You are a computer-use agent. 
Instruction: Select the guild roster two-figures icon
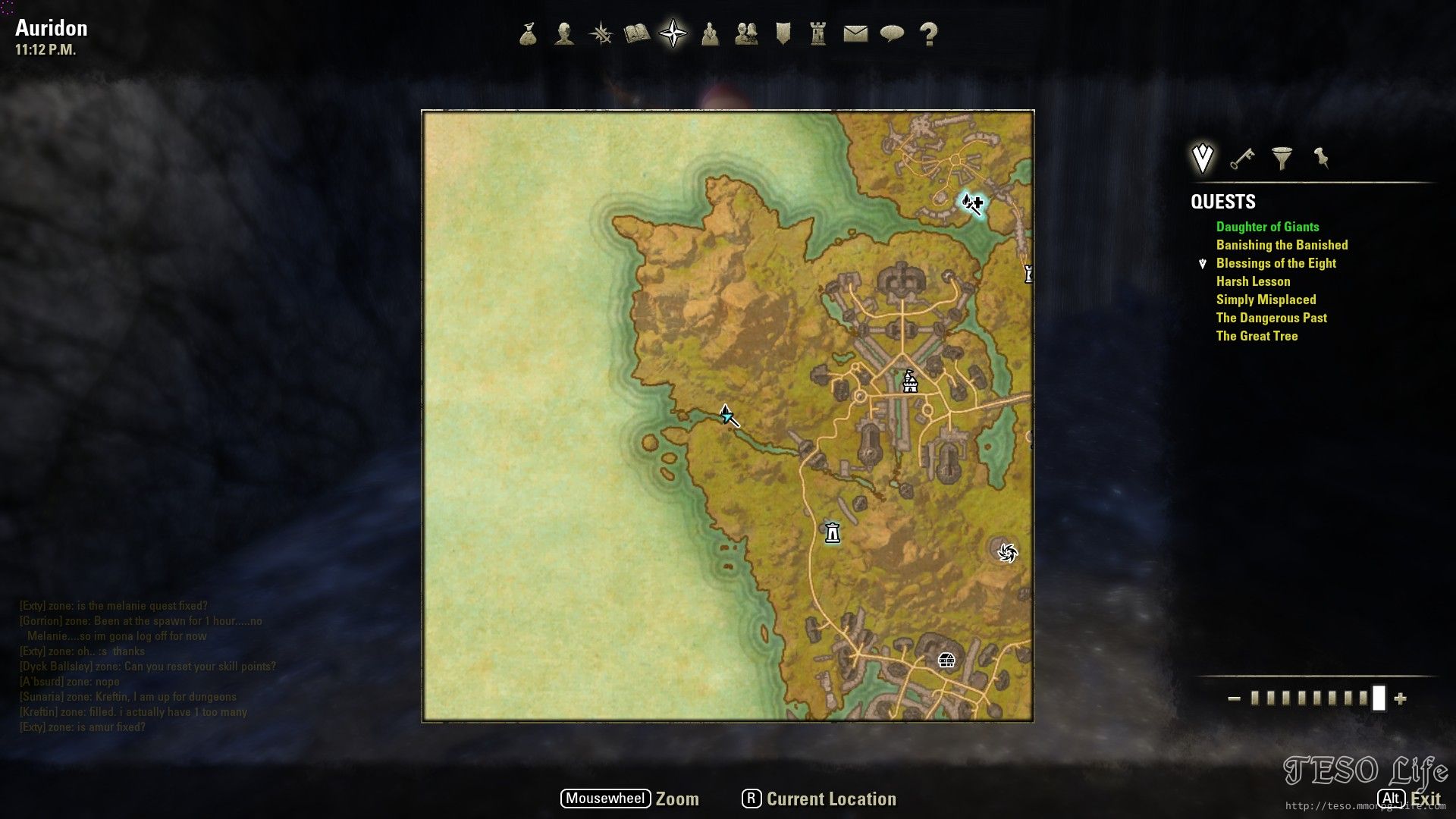pos(748,34)
